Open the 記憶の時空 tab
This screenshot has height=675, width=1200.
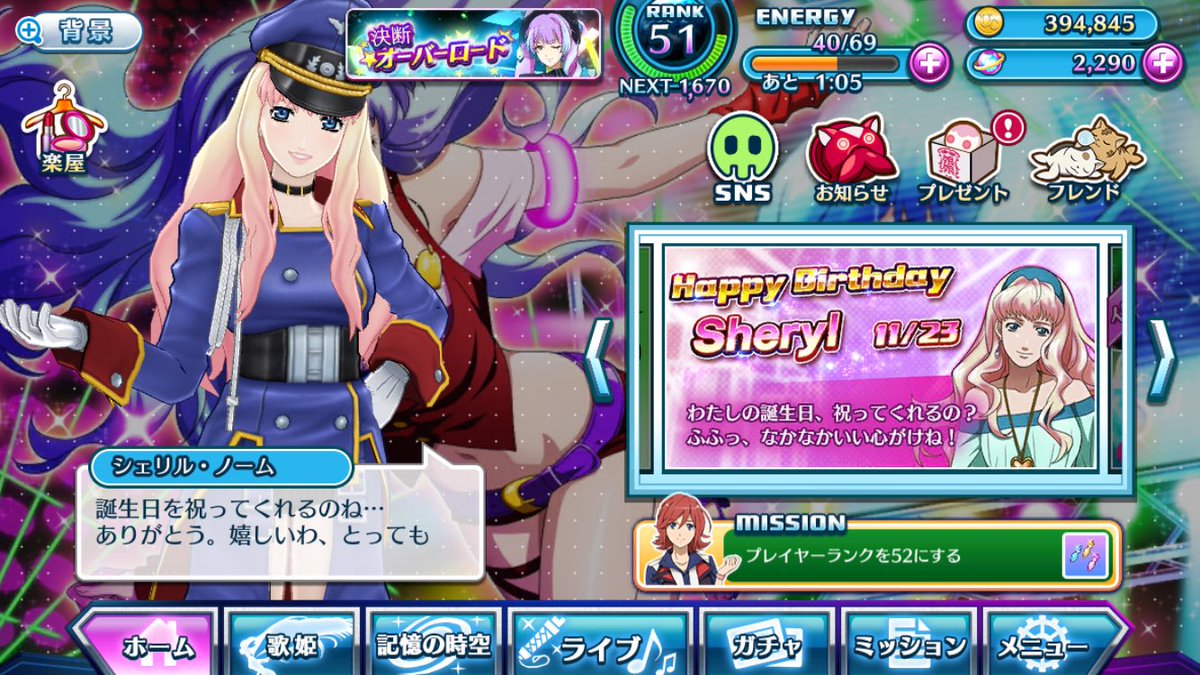434,645
